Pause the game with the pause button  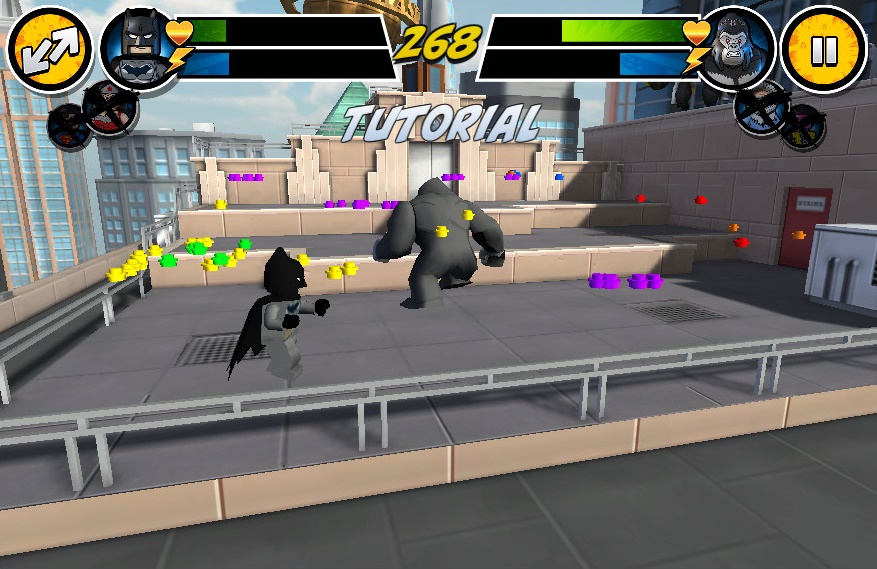[x=824, y=50]
